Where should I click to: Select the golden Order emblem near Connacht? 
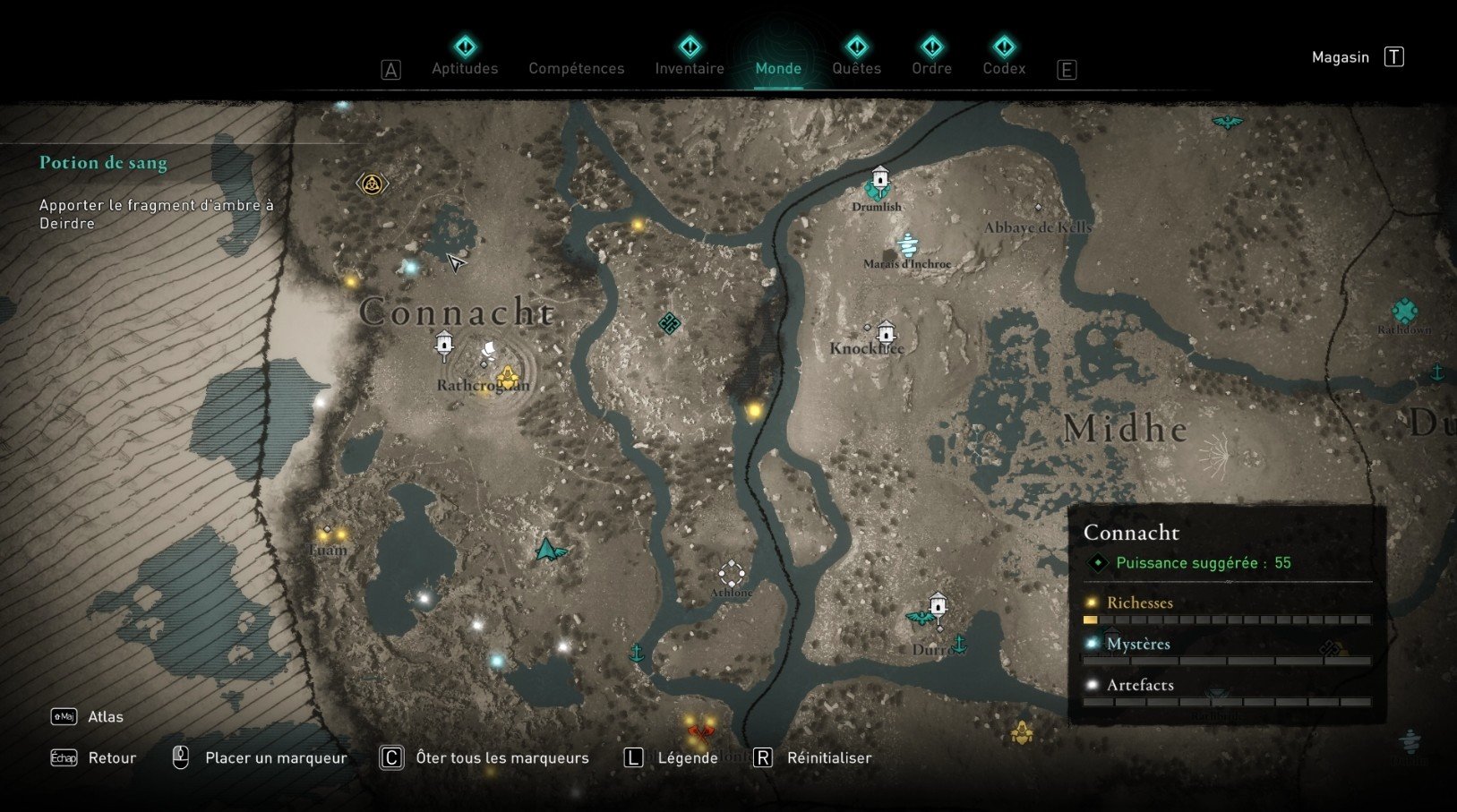tap(372, 182)
